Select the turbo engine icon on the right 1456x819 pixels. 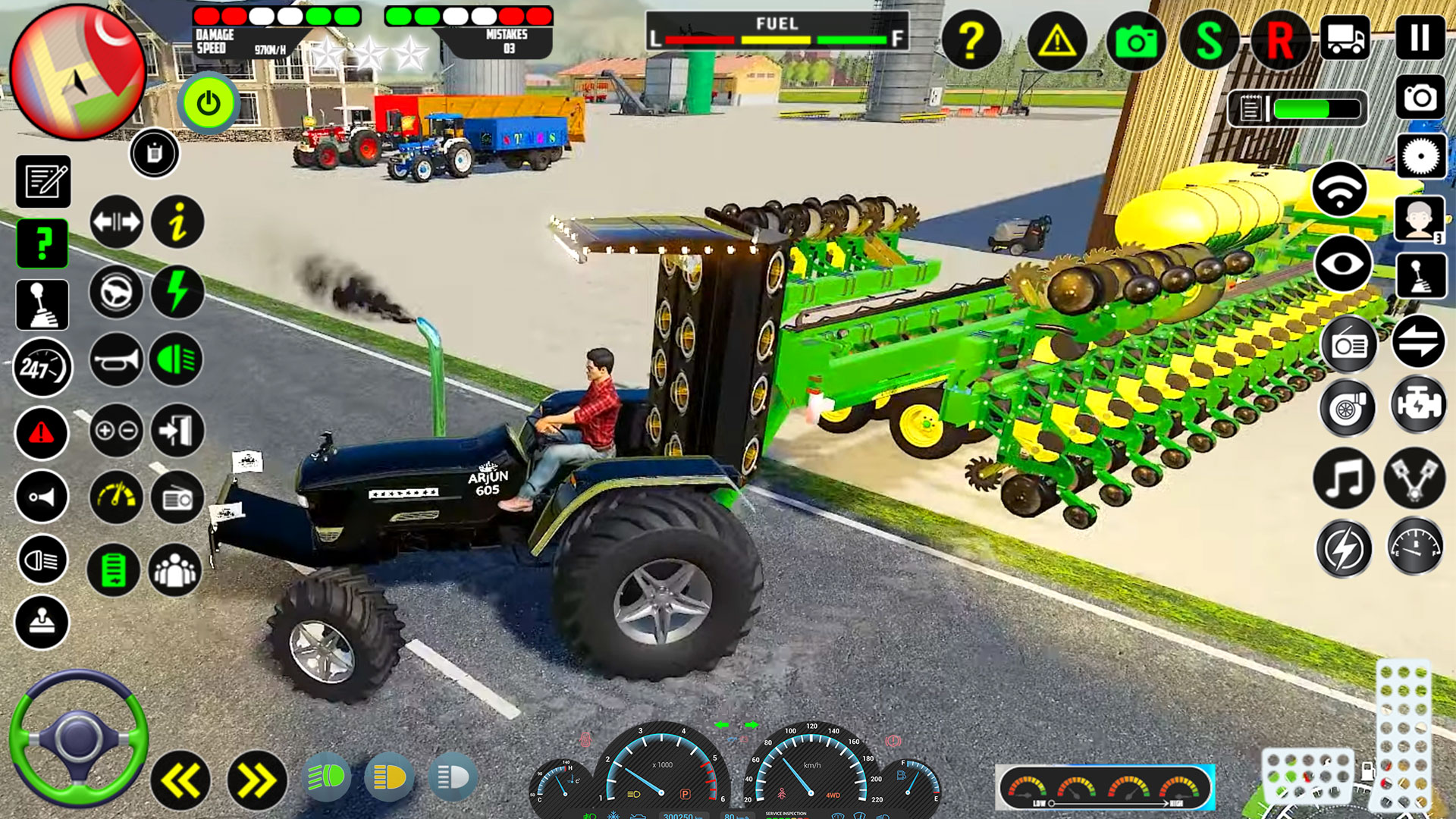pos(1348,409)
